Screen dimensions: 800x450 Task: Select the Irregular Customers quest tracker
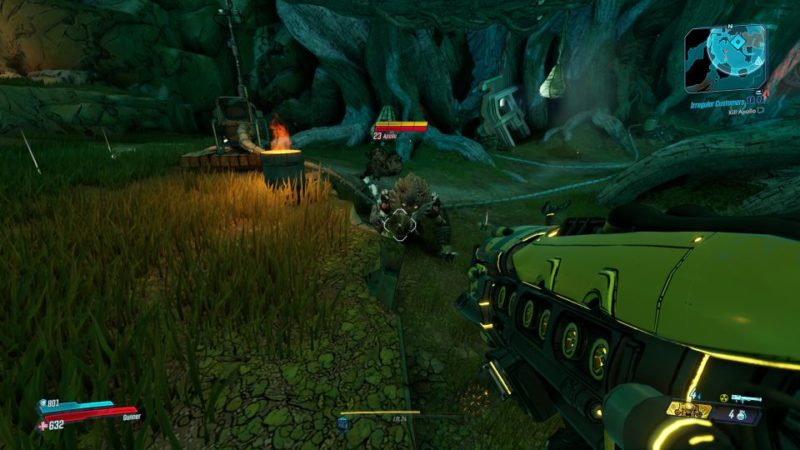pos(721,100)
